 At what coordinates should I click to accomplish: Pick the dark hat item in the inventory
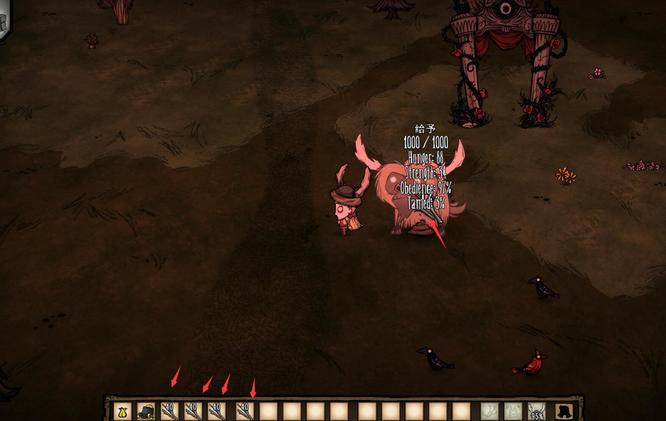pos(146,411)
